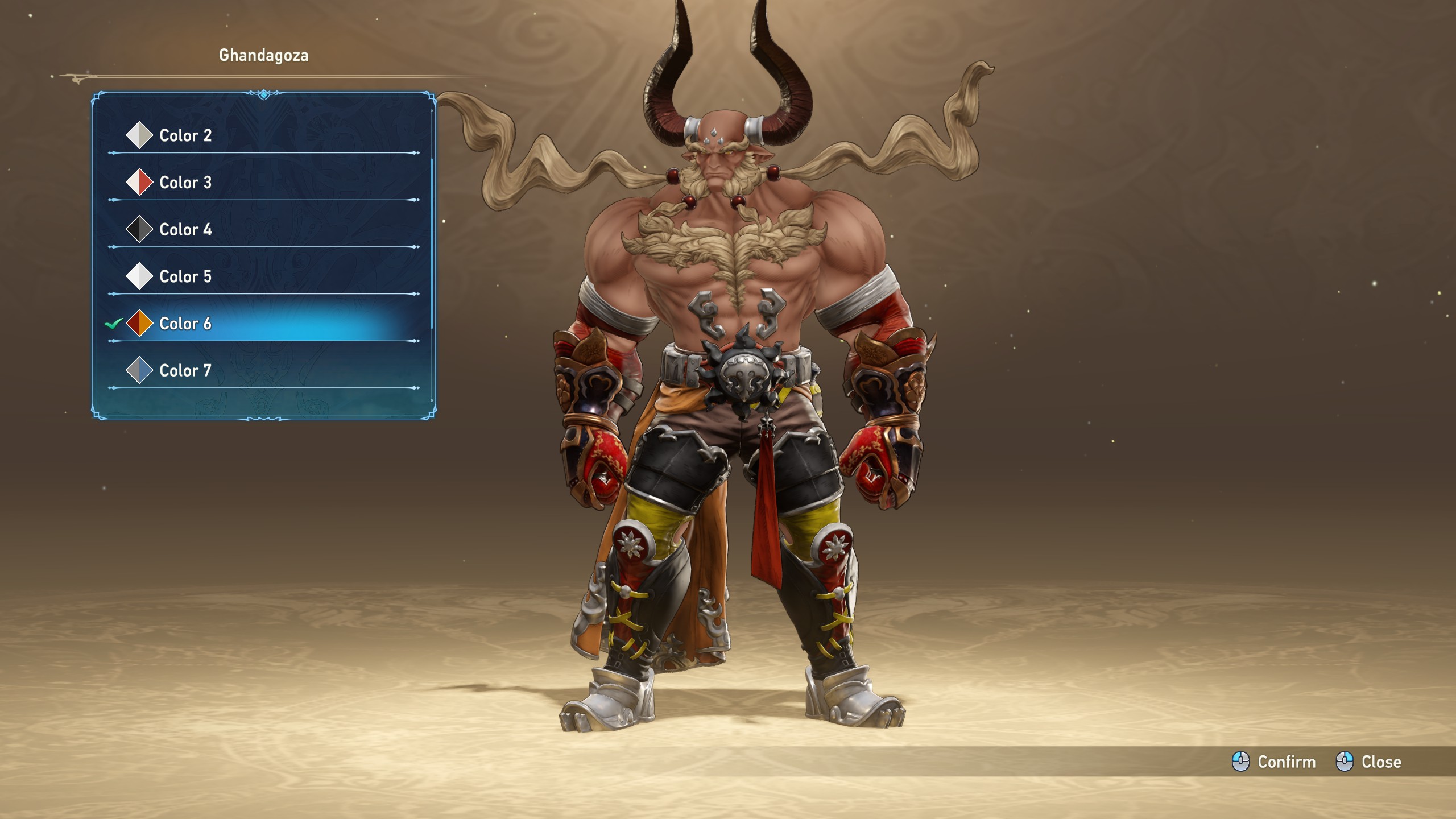Select the Color 2 option
This screenshot has height=819, width=1456.
coord(185,135)
